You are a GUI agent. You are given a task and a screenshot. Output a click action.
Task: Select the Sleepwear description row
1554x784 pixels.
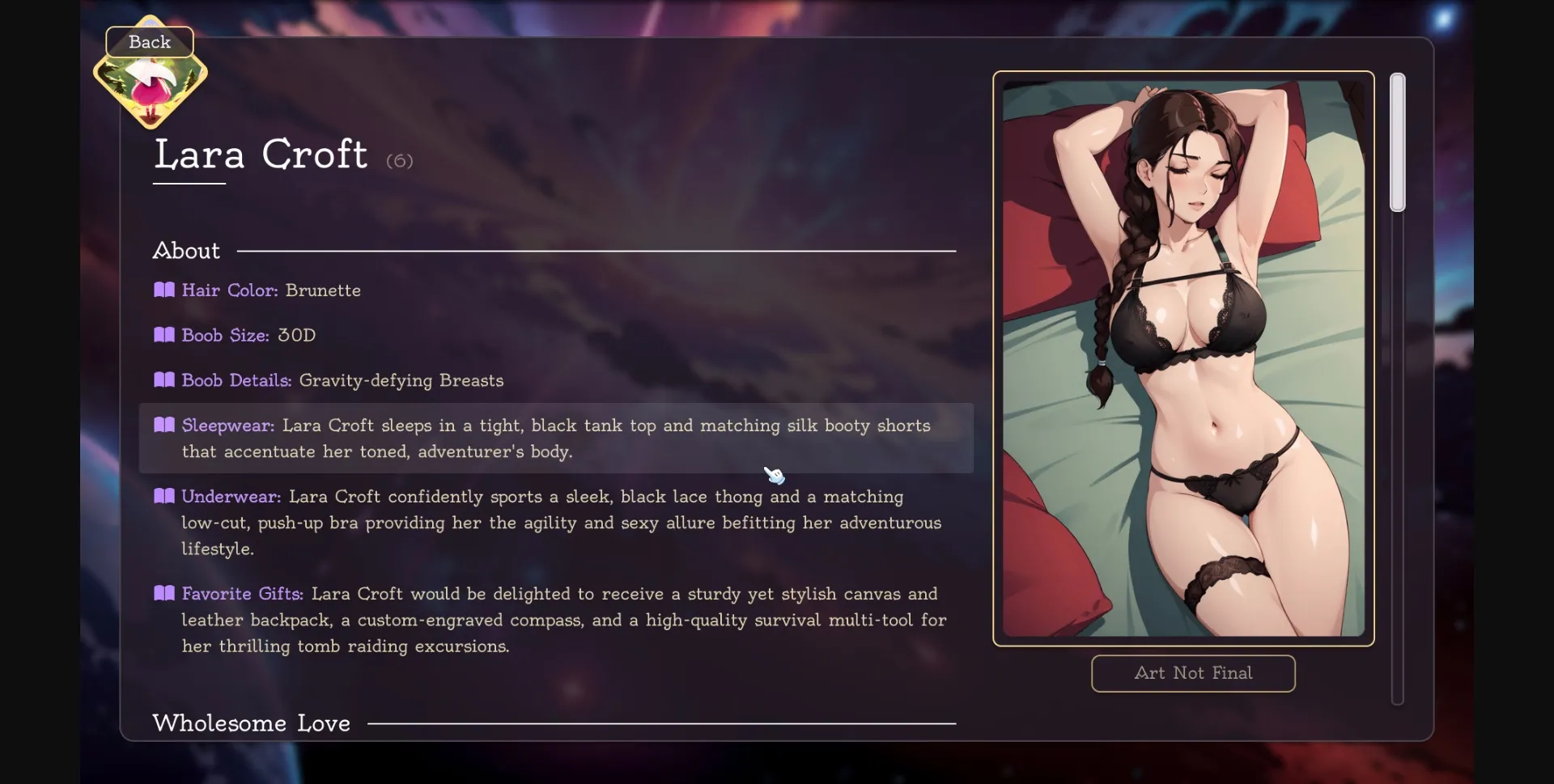tap(556, 439)
